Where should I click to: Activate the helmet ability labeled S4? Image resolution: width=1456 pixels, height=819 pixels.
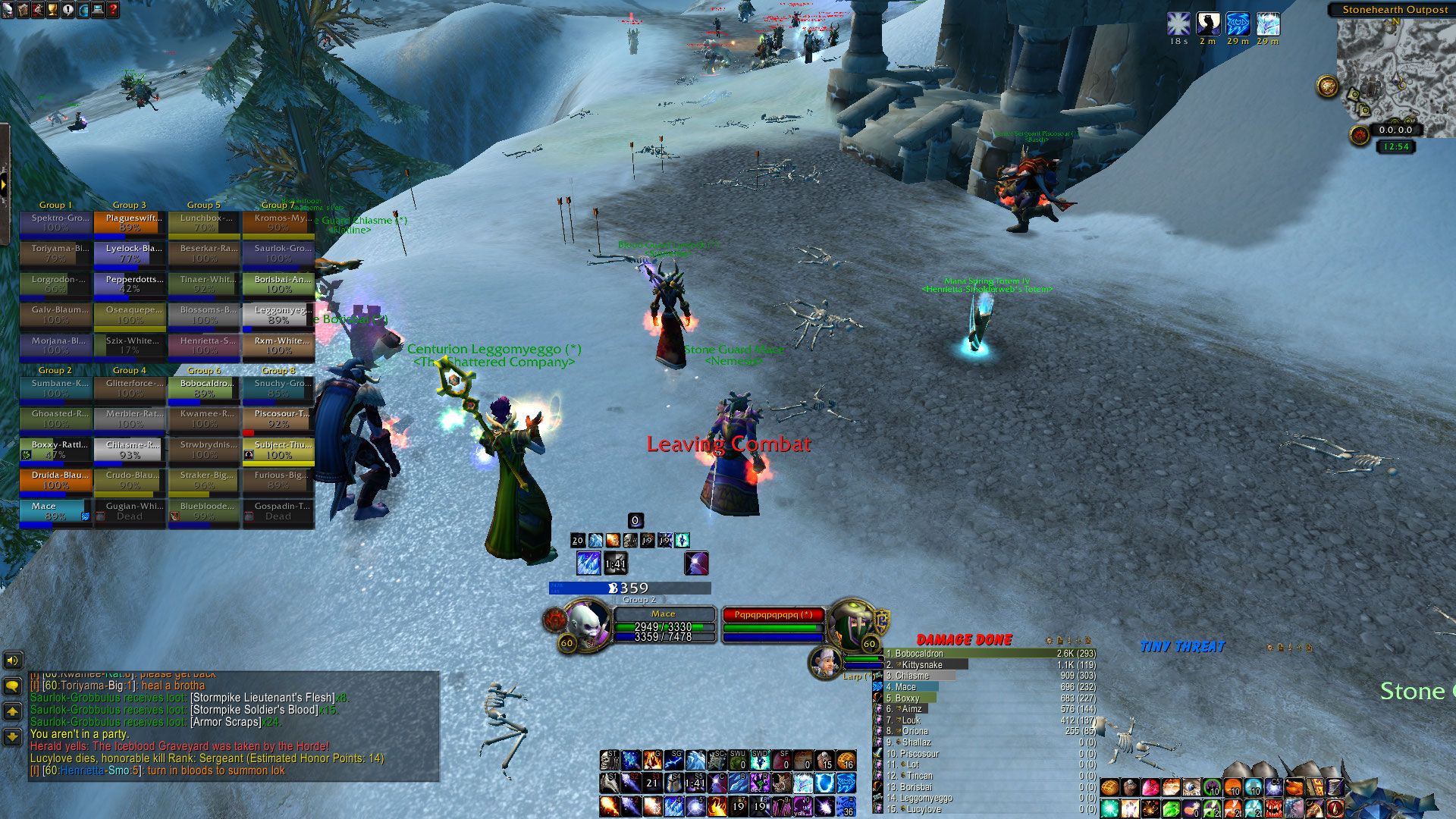pyautogui.click(x=673, y=783)
